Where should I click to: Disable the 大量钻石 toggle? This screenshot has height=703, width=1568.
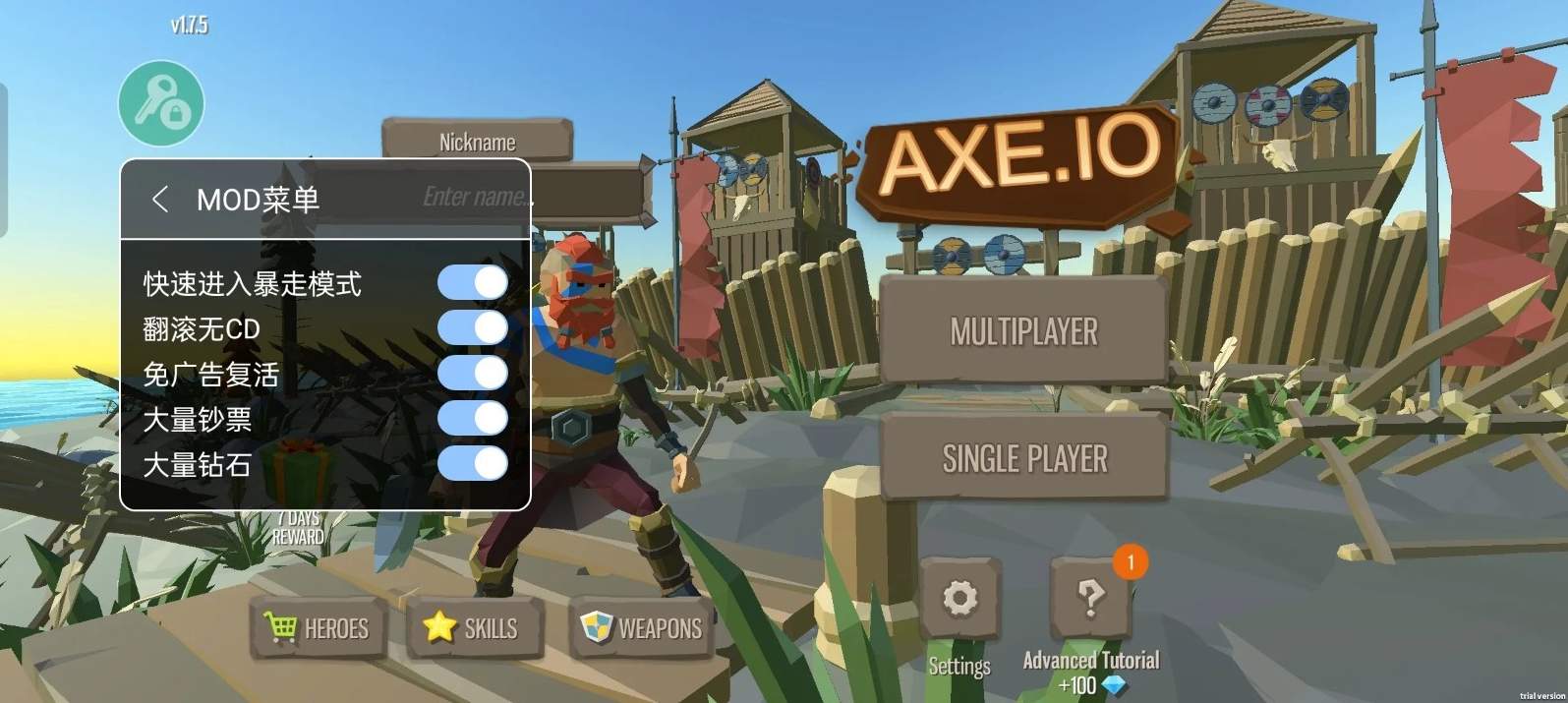pos(473,464)
